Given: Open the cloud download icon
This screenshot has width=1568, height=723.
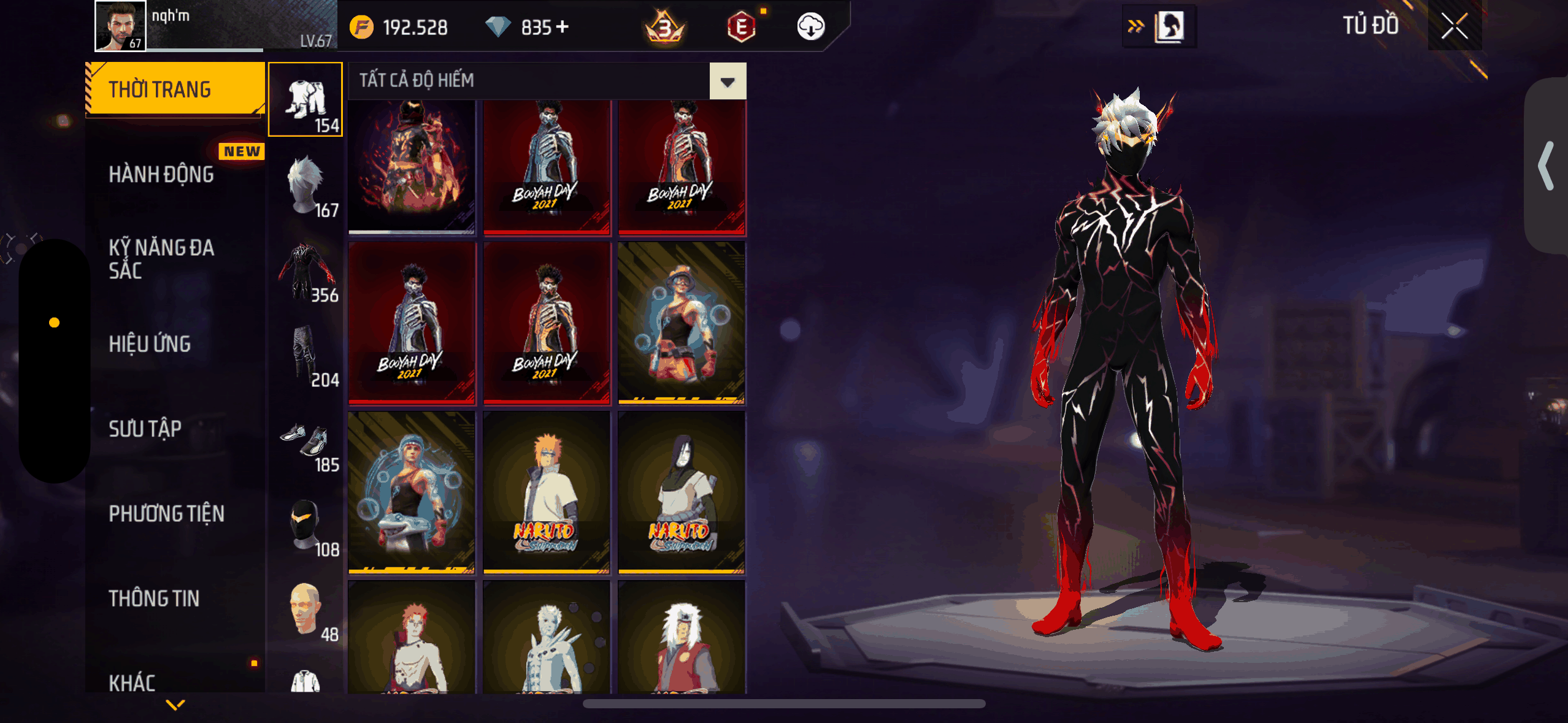Looking at the screenshot, I should 810,27.
